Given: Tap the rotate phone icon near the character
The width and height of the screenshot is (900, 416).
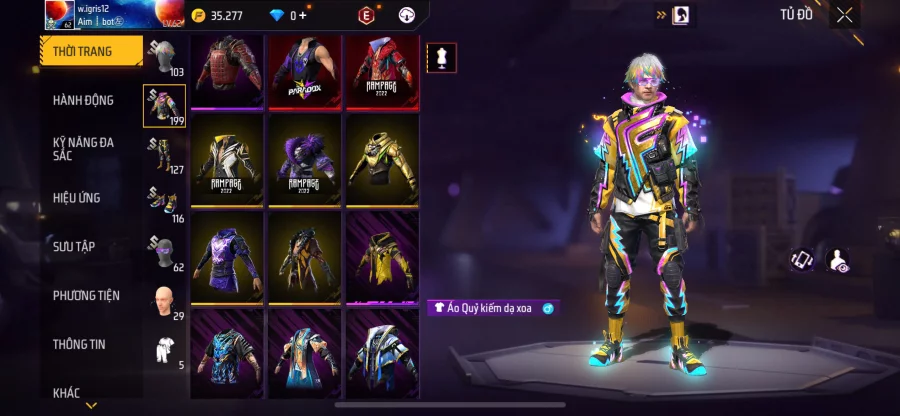Looking at the screenshot, I should click(x=801, y=260).
